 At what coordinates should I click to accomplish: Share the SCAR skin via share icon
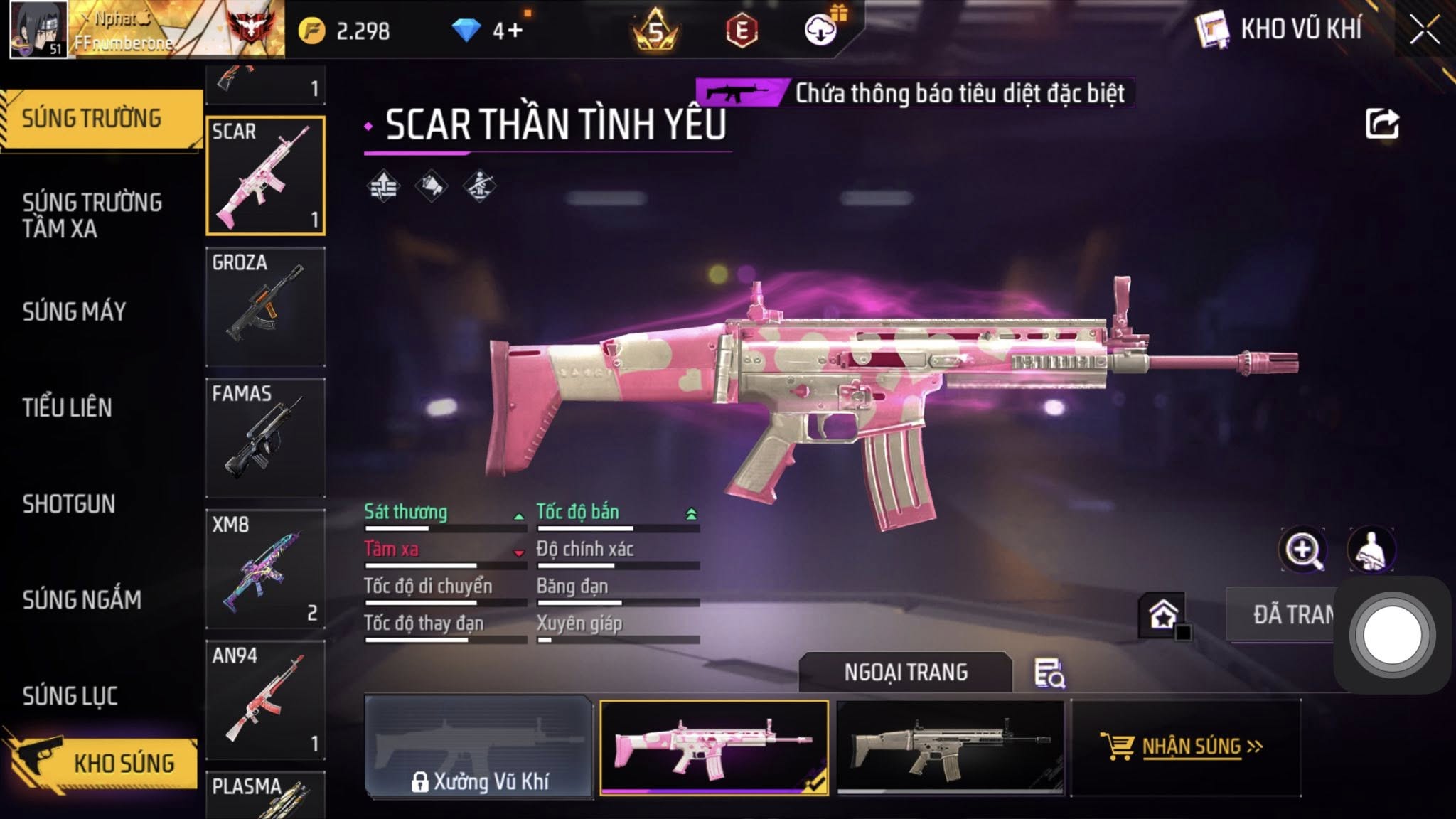pos(1381,124)
